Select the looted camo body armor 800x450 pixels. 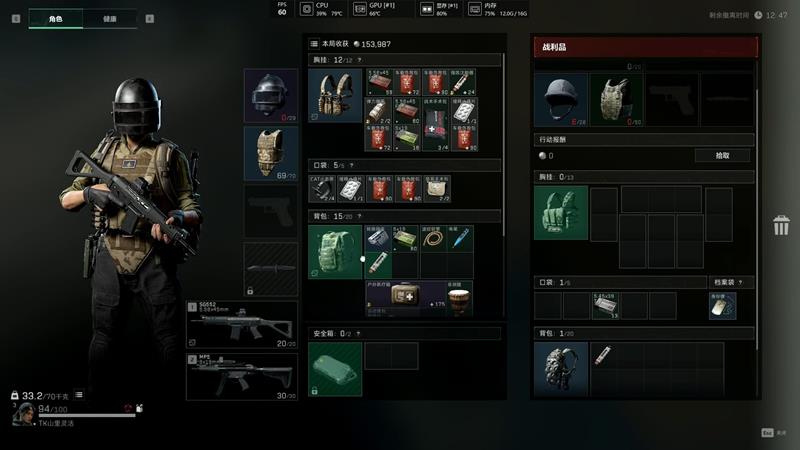615,99
